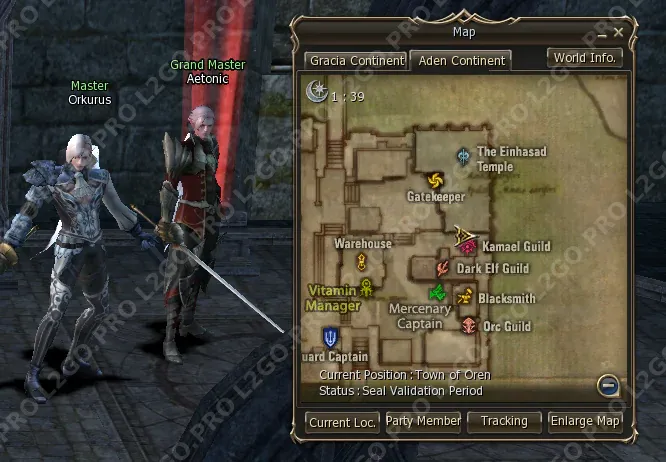Enlarge the map view
The height and width of the screenshot is (462, 666).
point(585,422)
